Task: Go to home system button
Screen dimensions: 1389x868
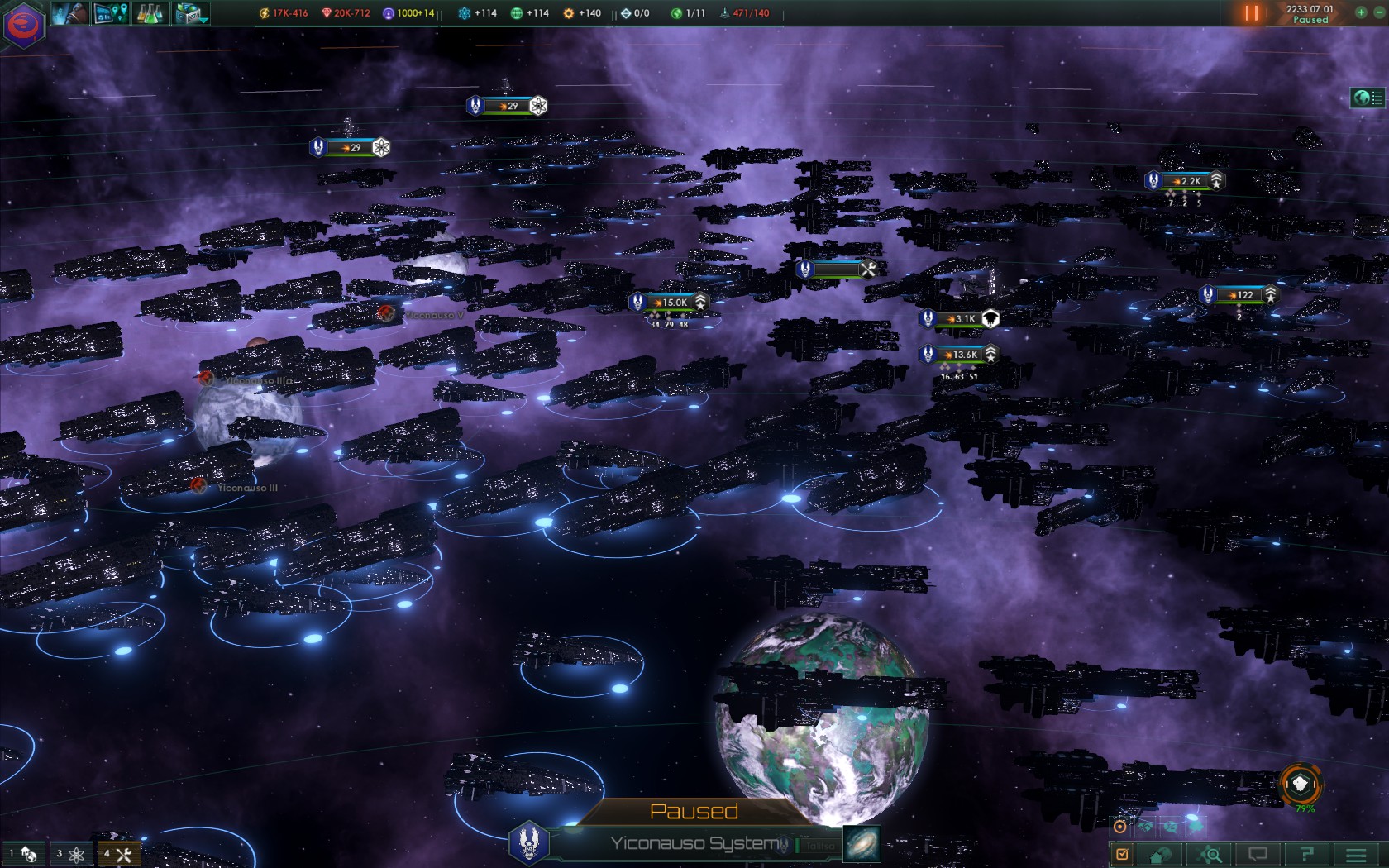Action: tap(1161, 854)
